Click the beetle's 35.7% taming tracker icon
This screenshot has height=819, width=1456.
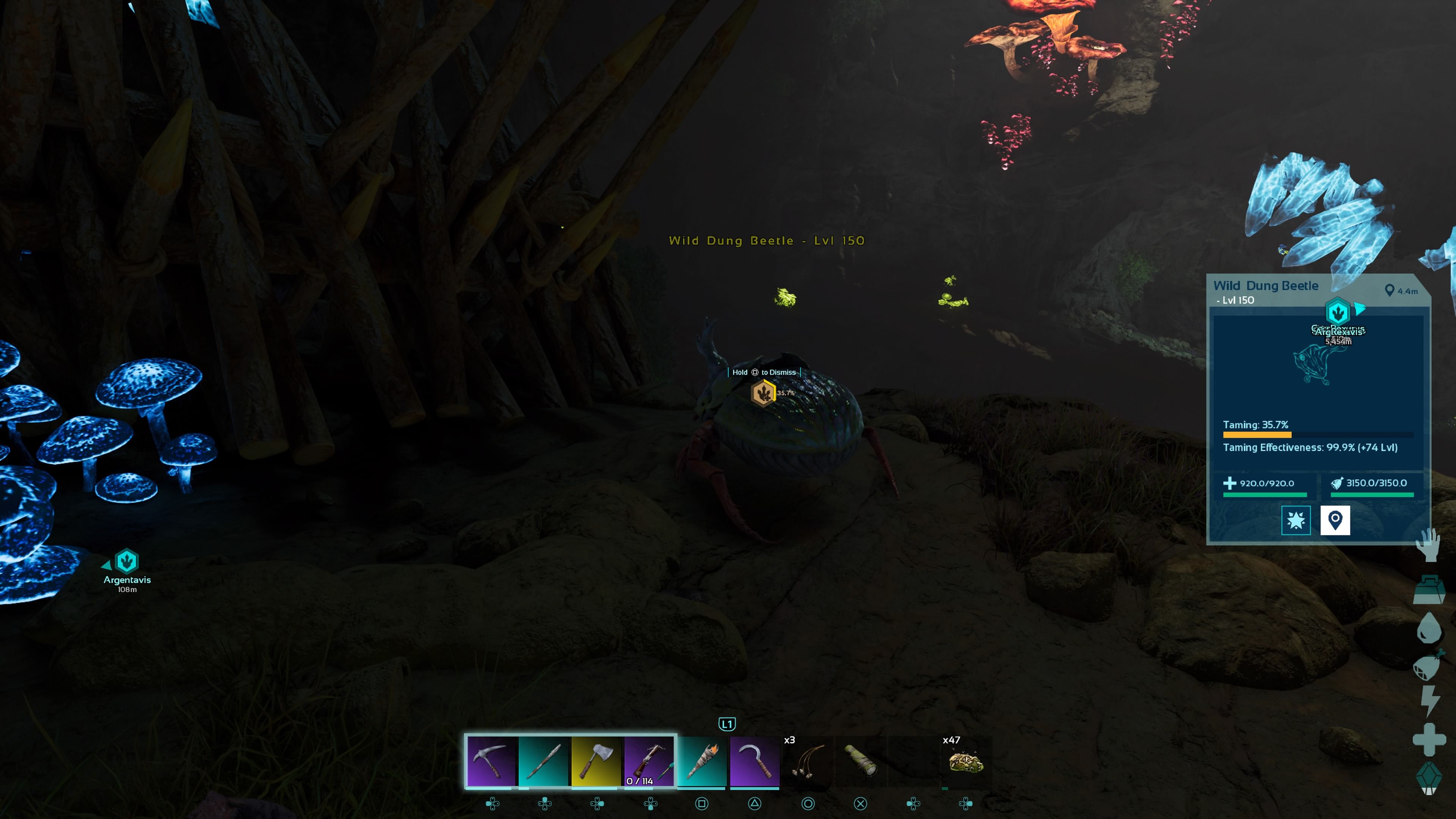tap(764, 393)
